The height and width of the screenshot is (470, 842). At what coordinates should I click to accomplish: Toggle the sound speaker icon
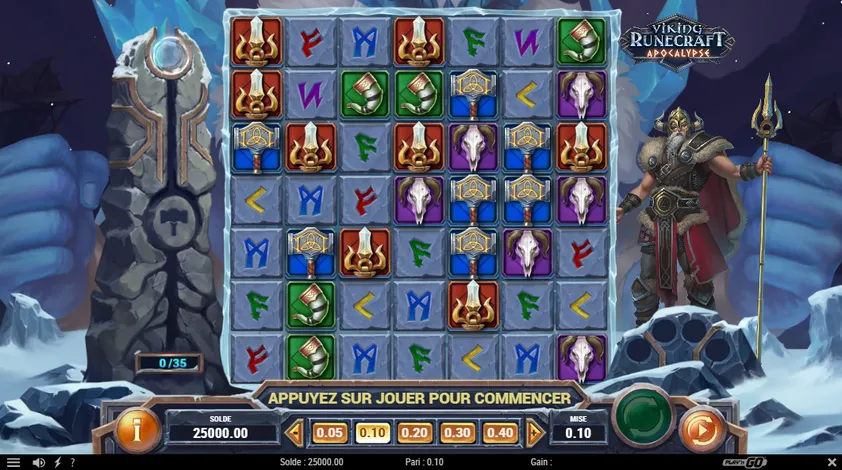coord(39,462)
